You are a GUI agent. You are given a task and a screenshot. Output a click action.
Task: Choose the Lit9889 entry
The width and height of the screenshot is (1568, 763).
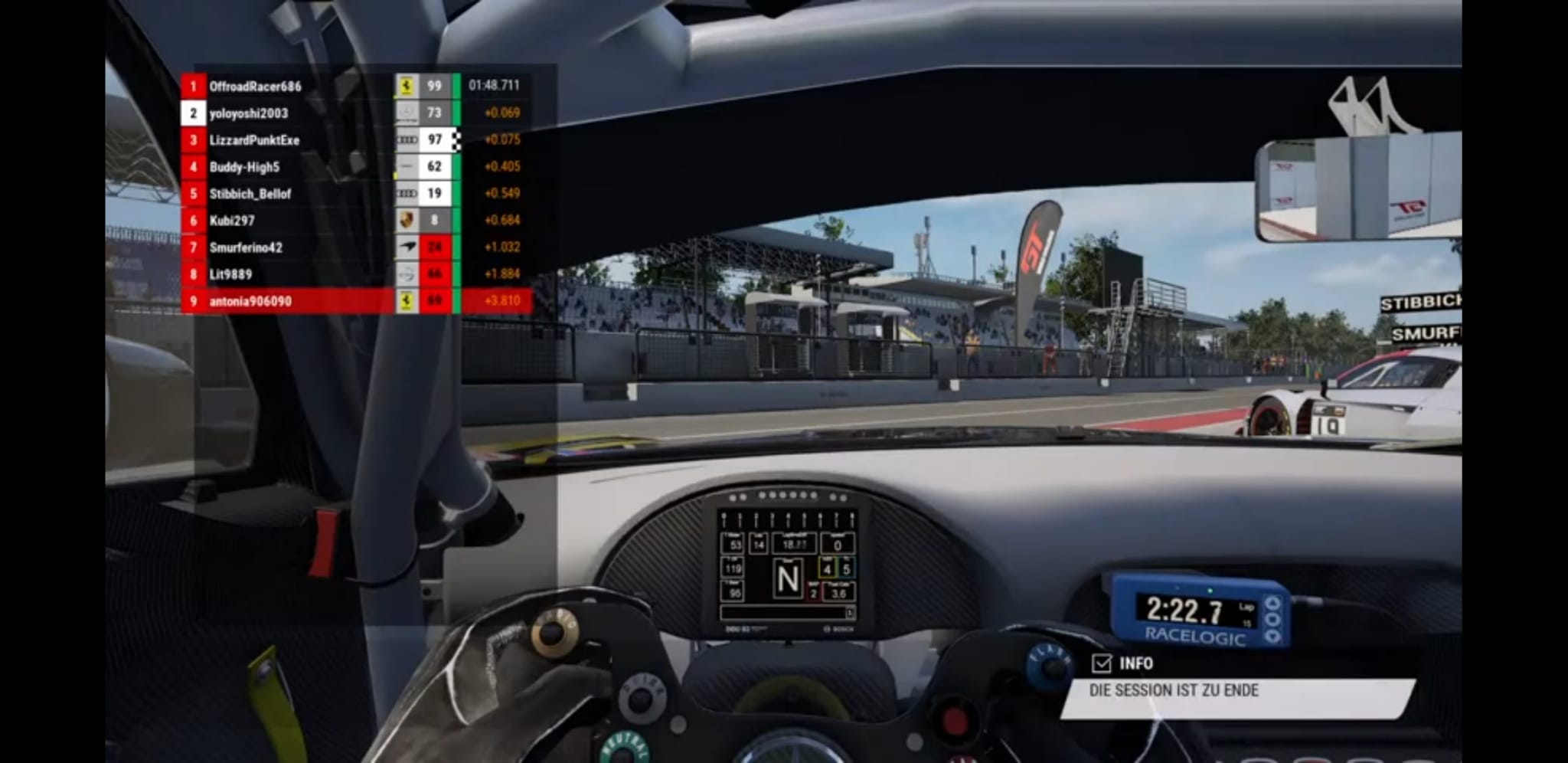coord(230,274)
